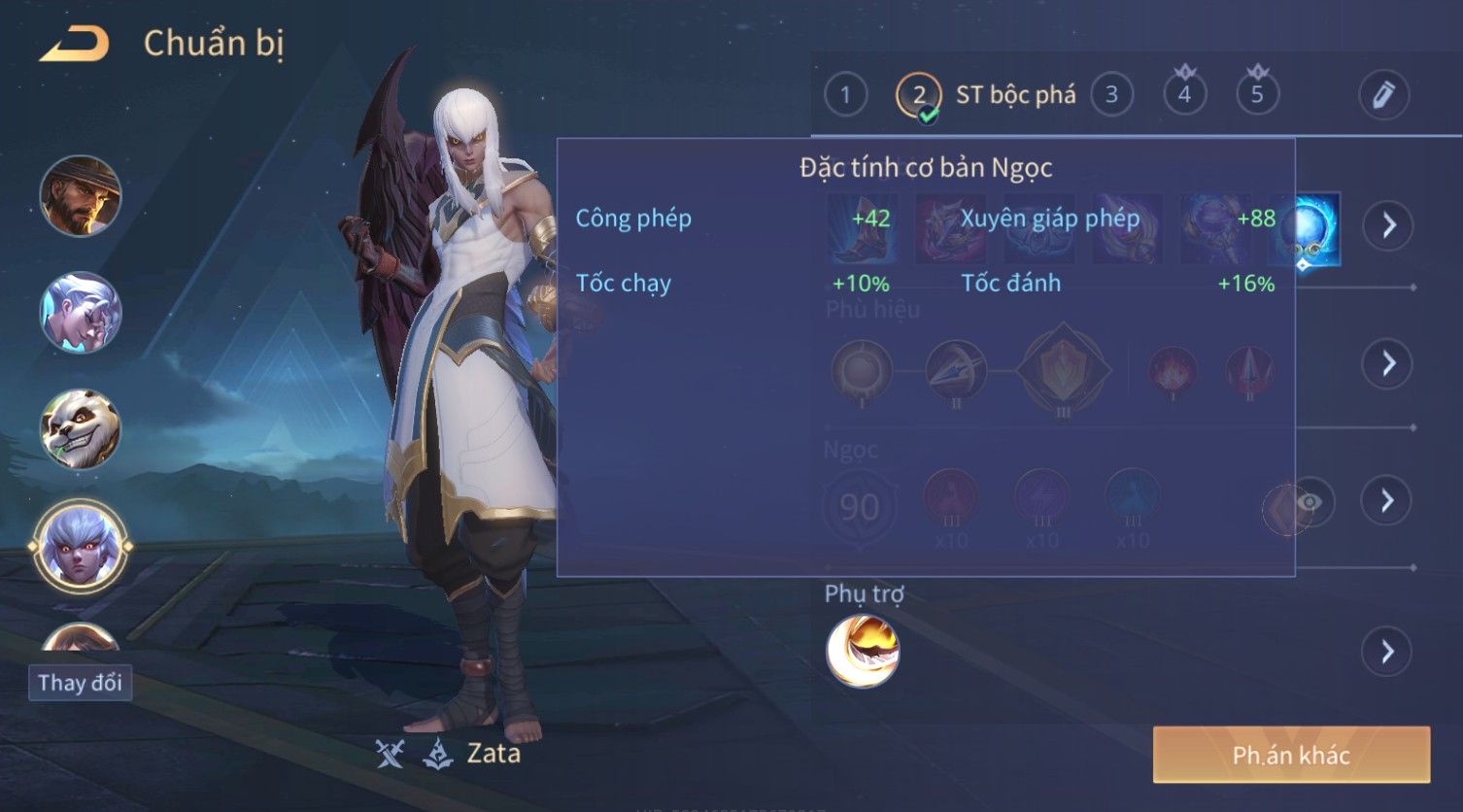1463x812 pixels.
Task: Select the highlighted Zata portrait
Action: (x=81, y=547)
